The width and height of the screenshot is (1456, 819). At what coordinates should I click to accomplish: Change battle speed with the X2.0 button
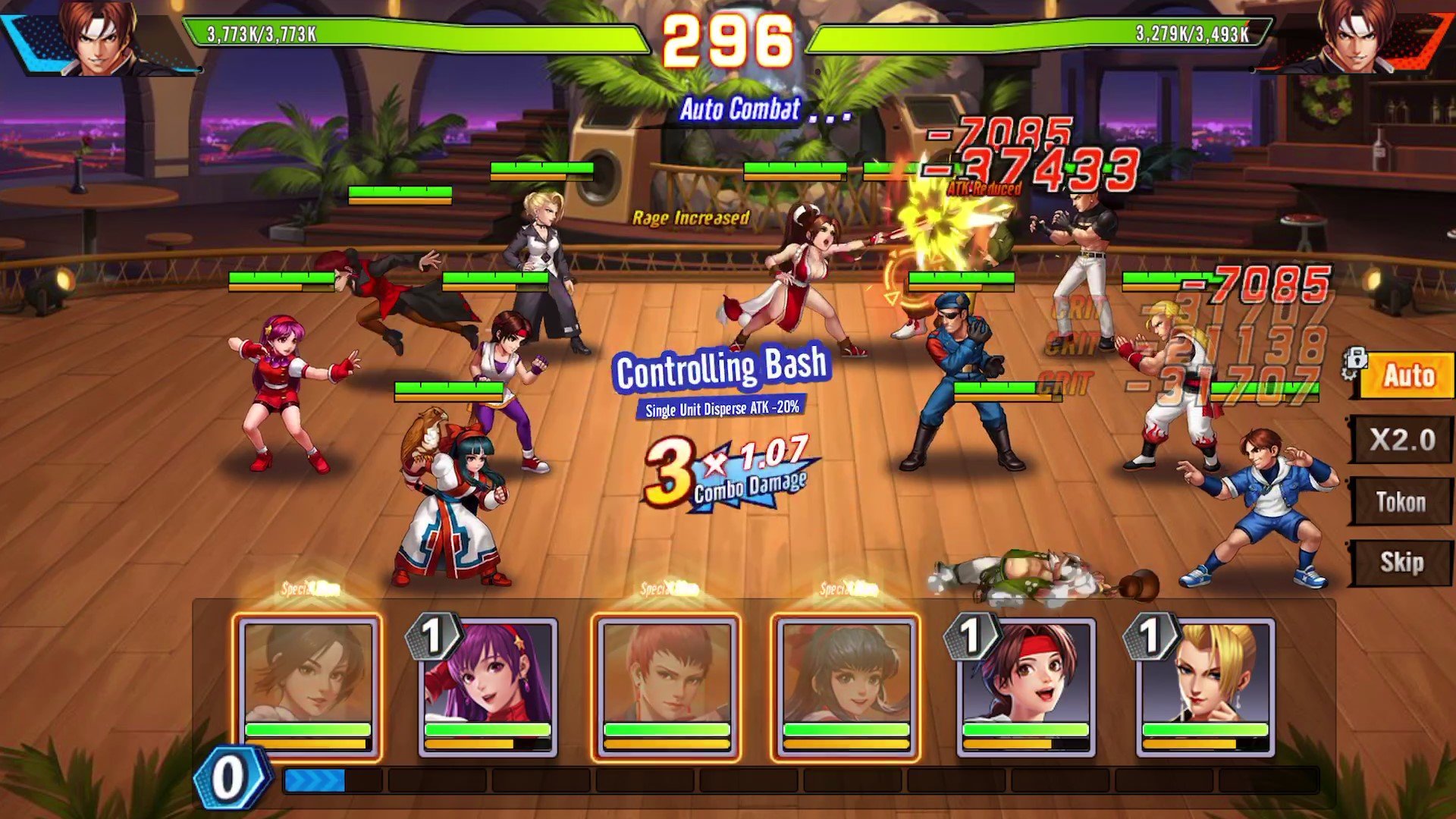(1401, 440)
